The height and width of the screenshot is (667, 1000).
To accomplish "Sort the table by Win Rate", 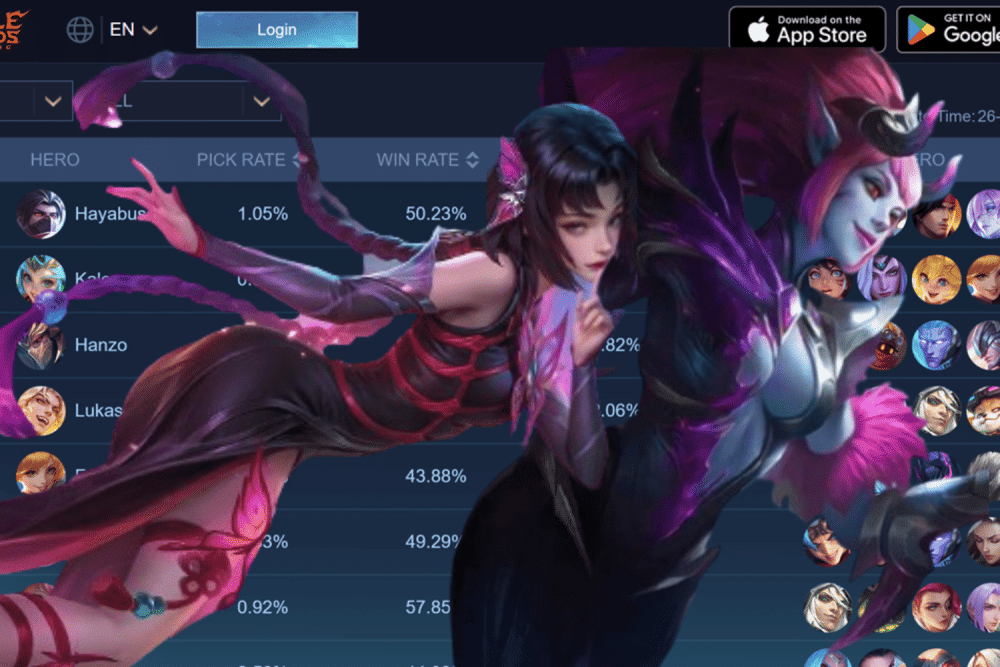I will (x=472, y=160).
